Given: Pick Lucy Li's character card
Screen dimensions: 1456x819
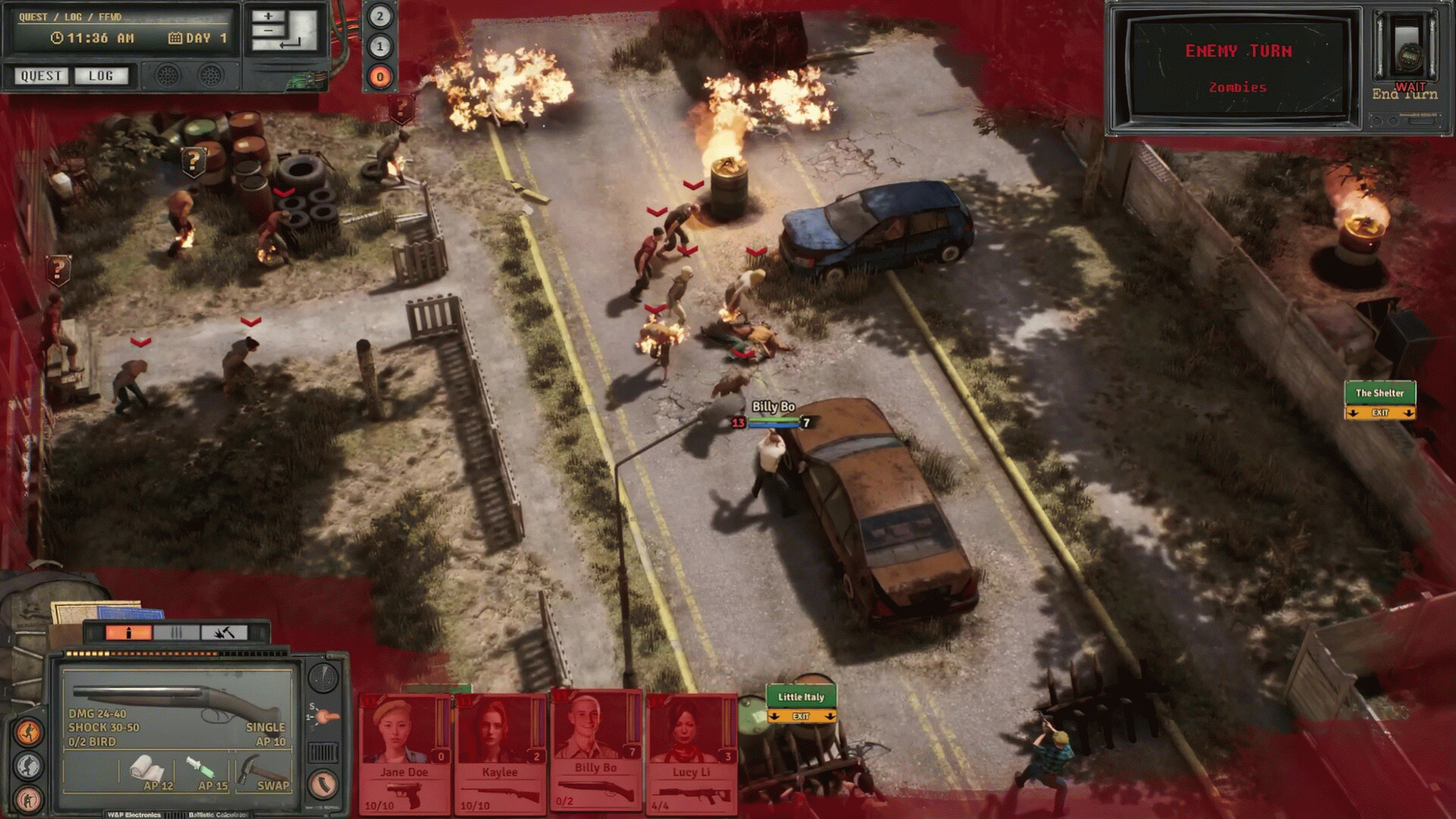Looking at the screenshot, I should (x=690, y=750).
